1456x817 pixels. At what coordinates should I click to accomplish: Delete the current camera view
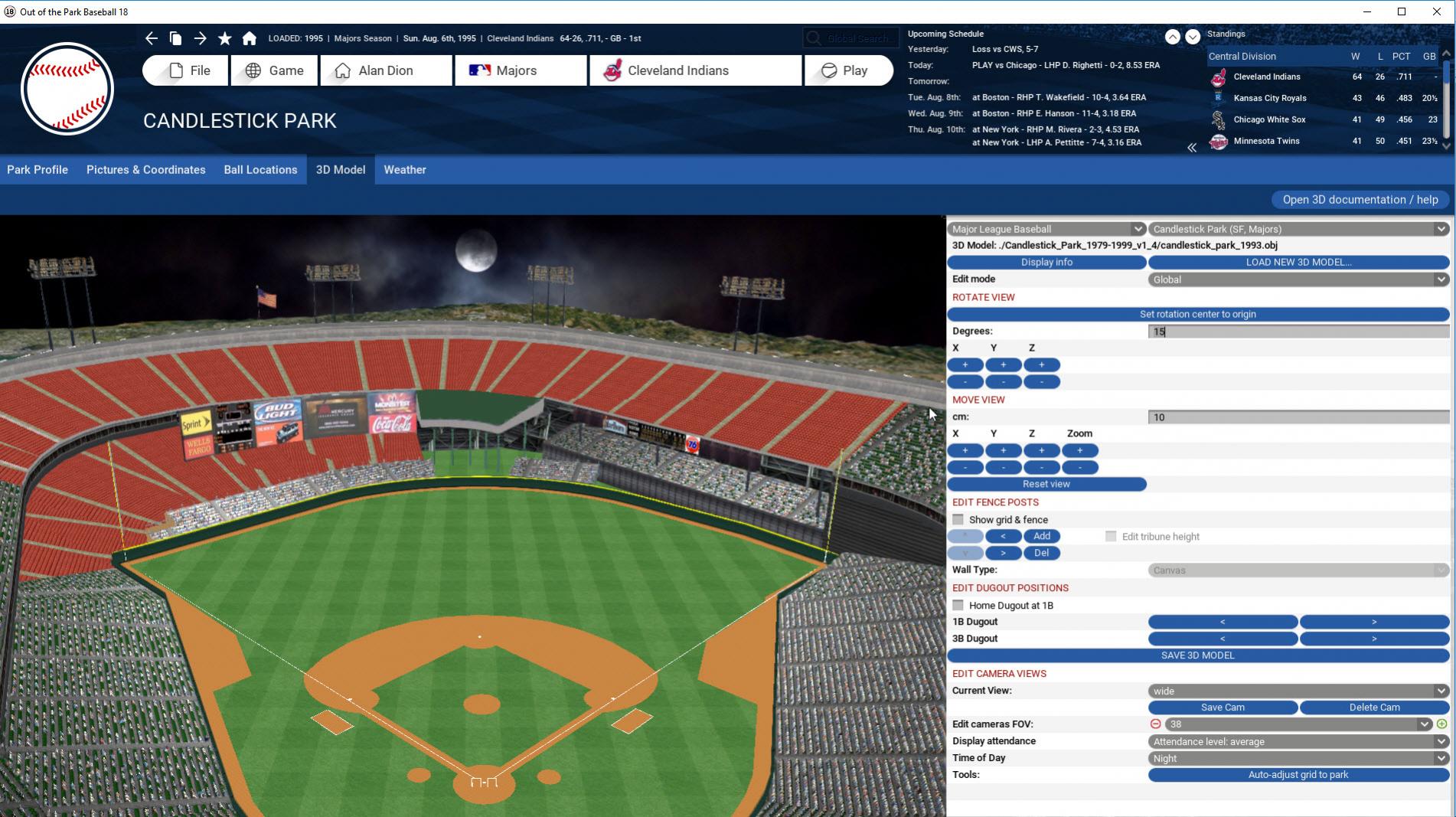(1374, 708)
